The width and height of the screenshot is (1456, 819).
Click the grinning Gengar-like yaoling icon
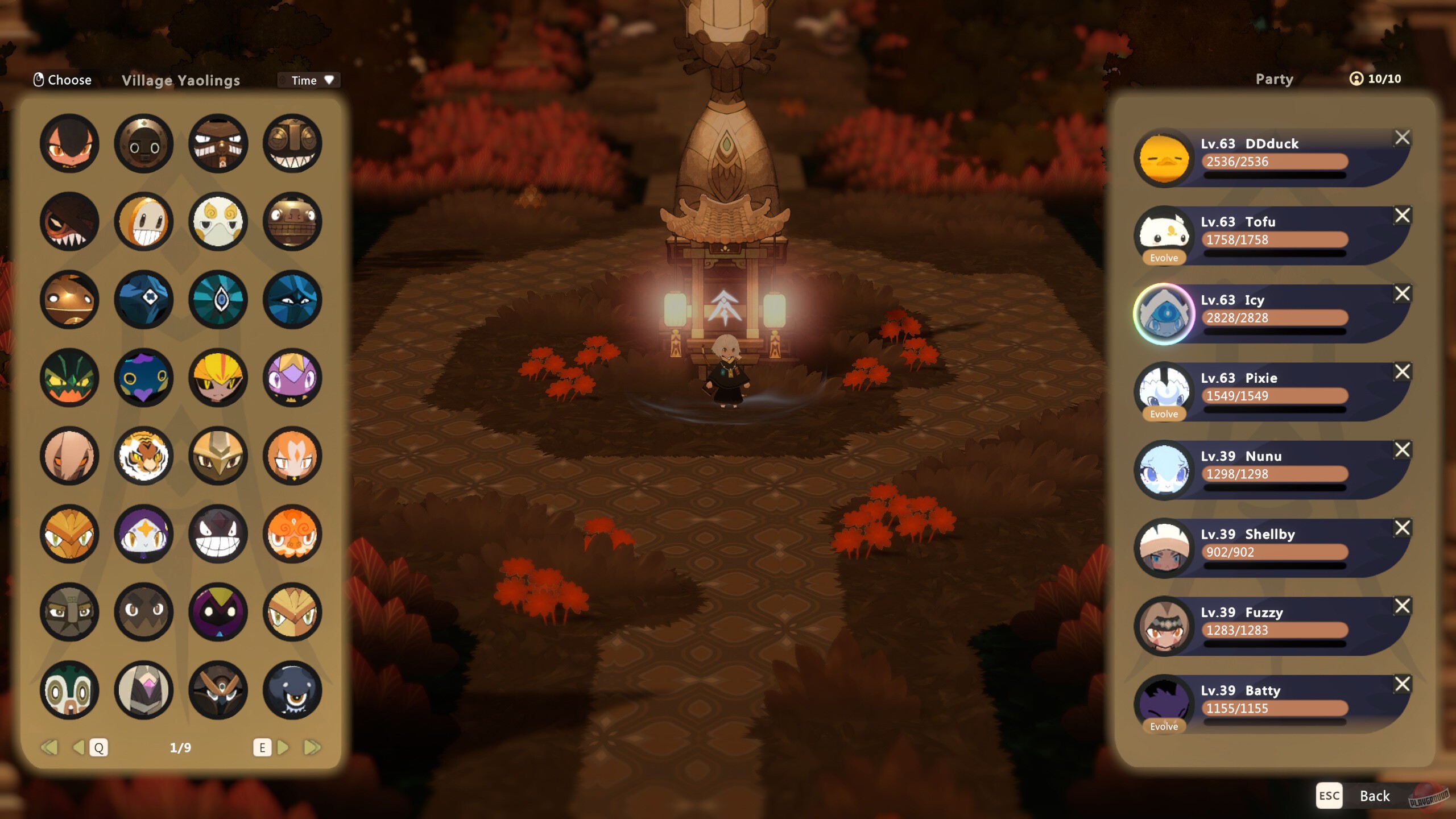coord(218,533)
